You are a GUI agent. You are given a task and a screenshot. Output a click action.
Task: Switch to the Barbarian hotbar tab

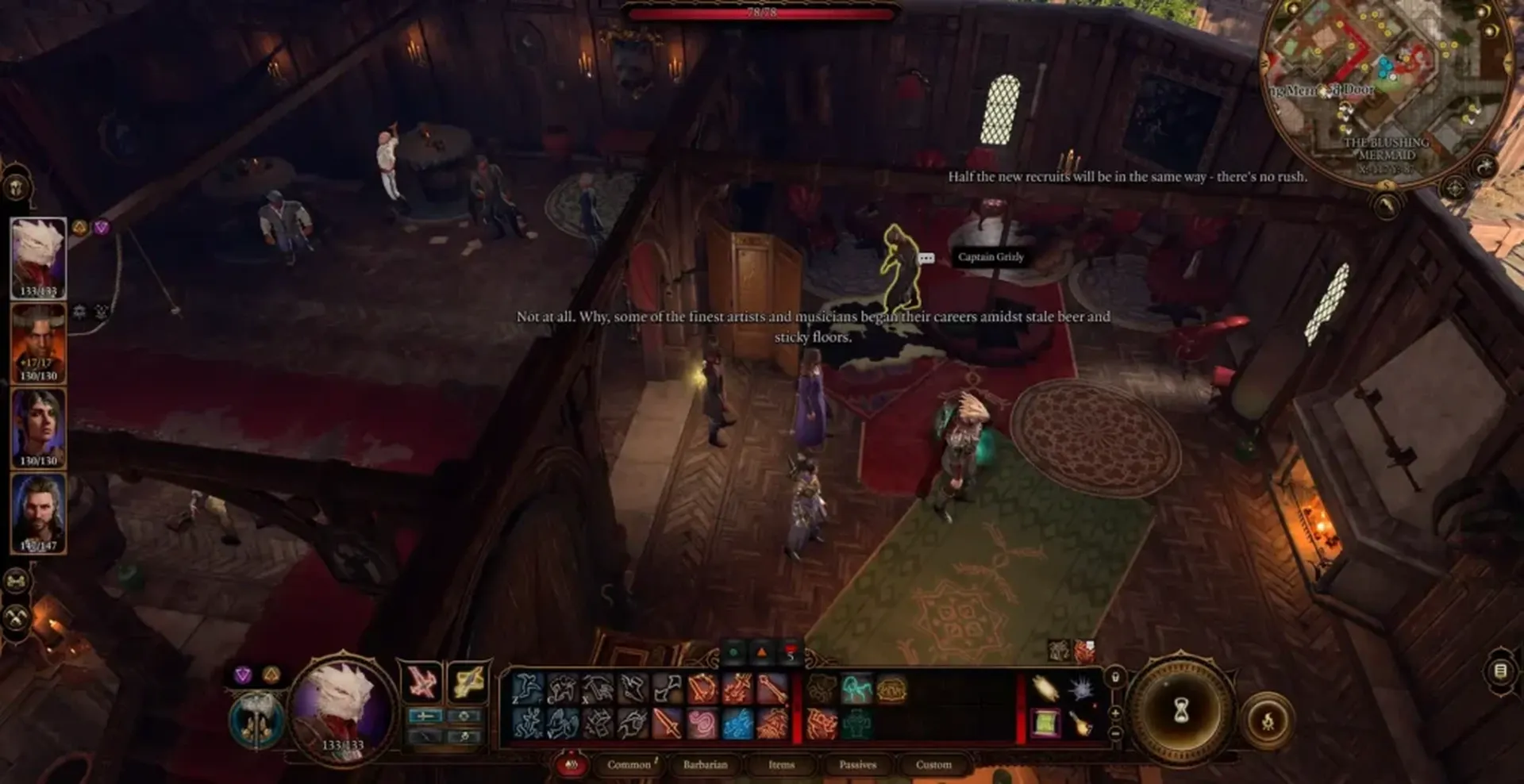pyautogui.click(x=706, y=767)
